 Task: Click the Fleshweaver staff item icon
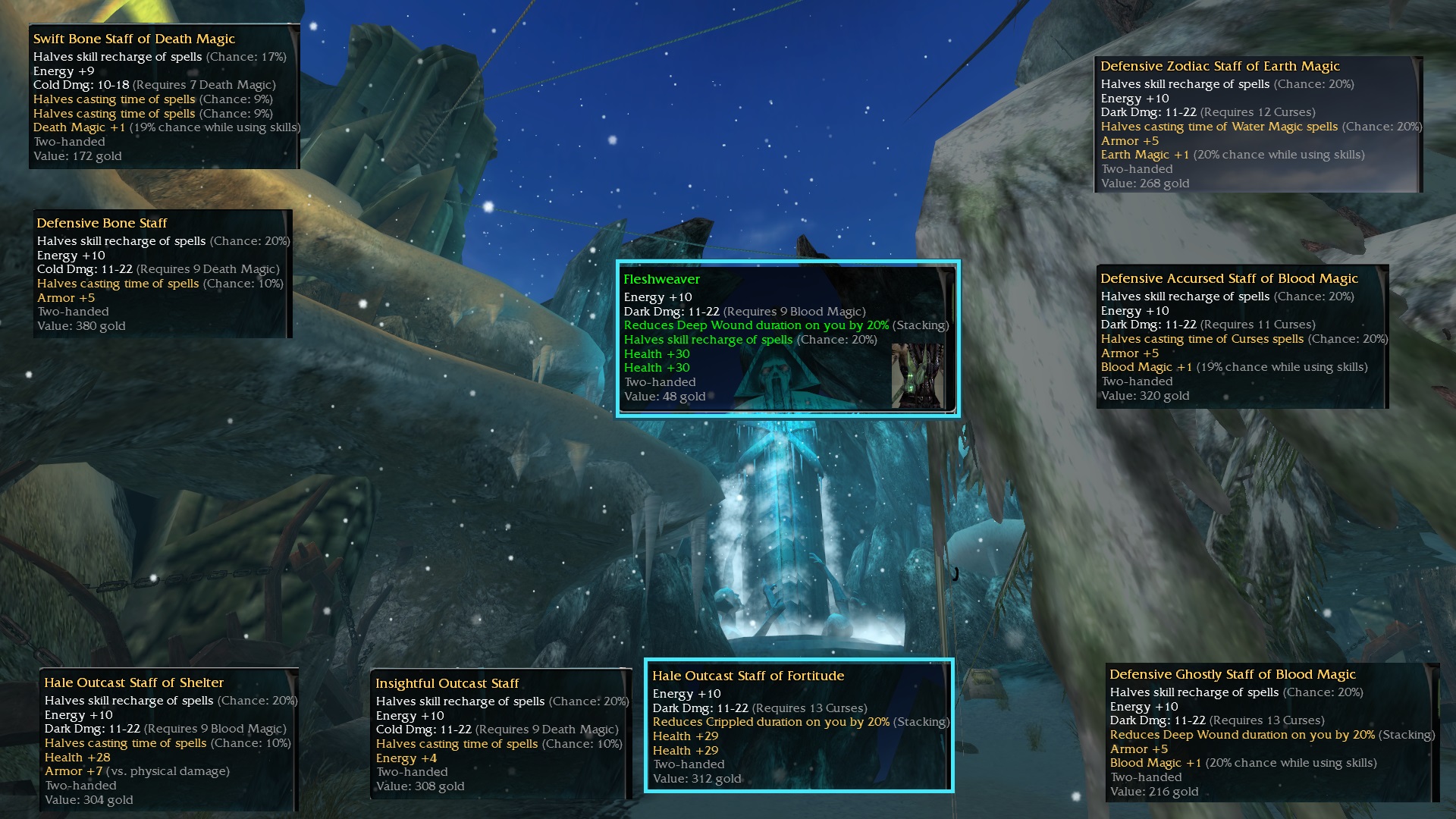click(918, 376)
